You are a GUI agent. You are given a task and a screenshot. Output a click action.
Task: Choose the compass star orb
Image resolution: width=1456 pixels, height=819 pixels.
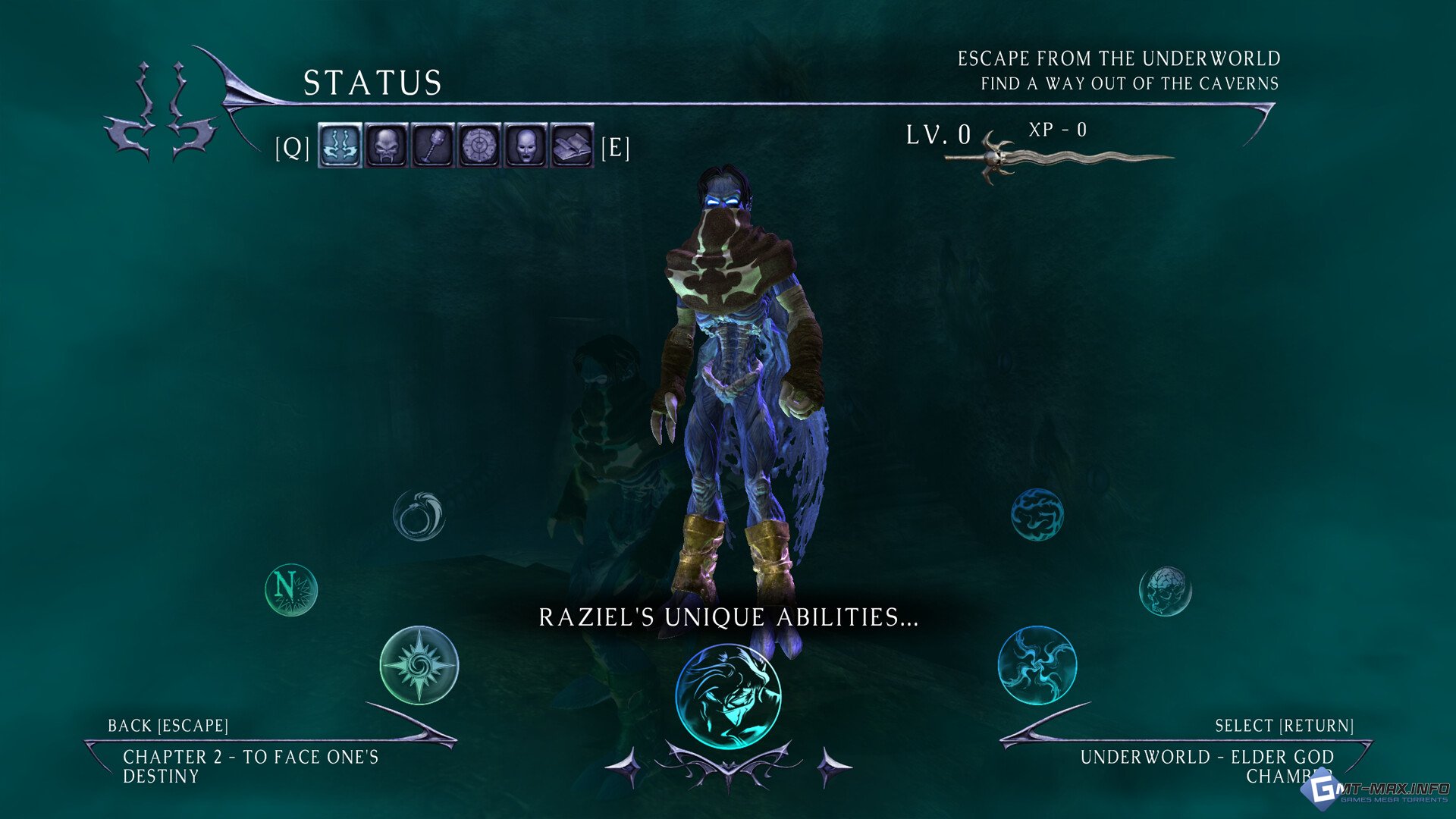[x=419, y=665]
